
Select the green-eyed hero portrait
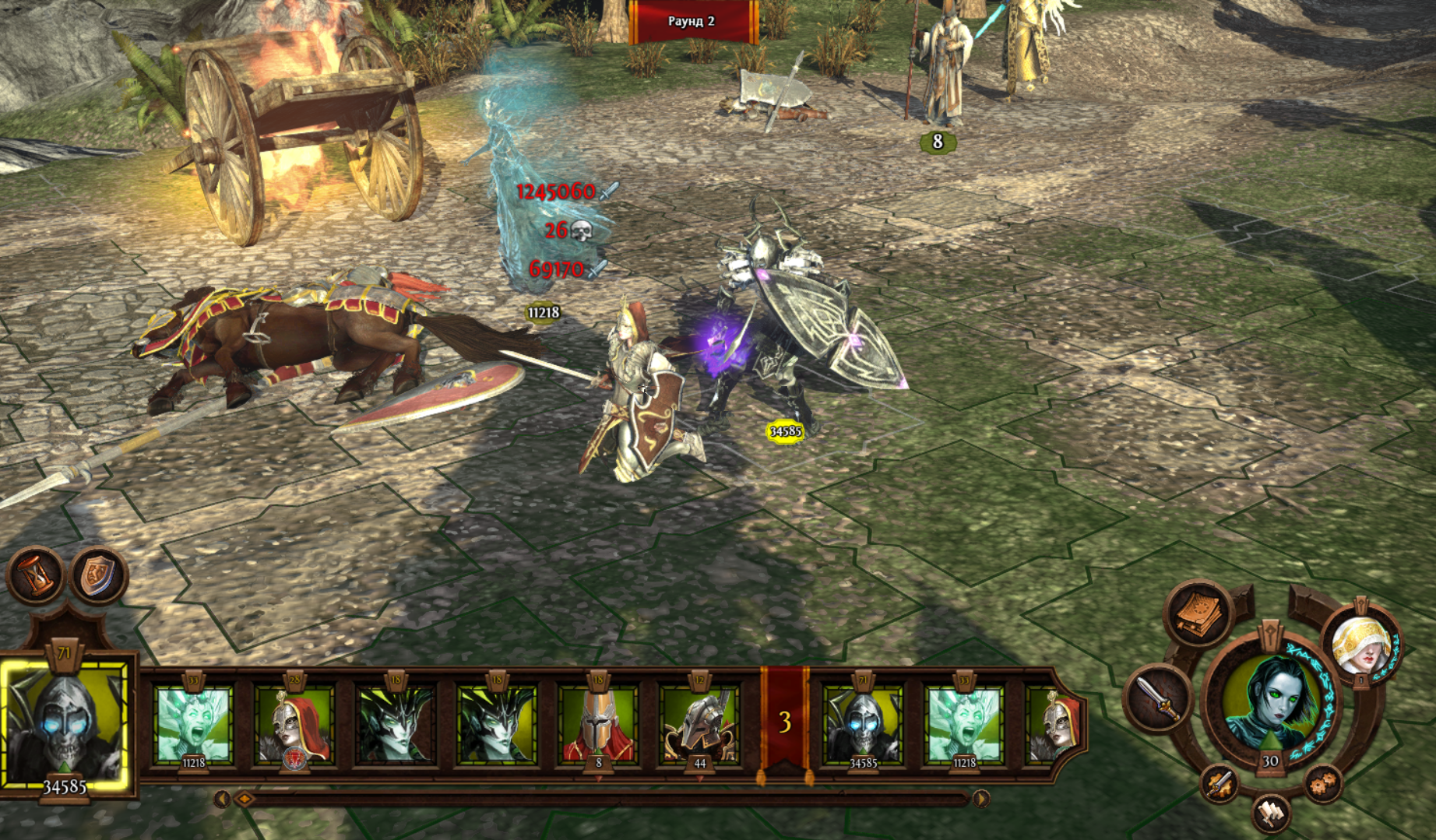tap(1271, 698)
